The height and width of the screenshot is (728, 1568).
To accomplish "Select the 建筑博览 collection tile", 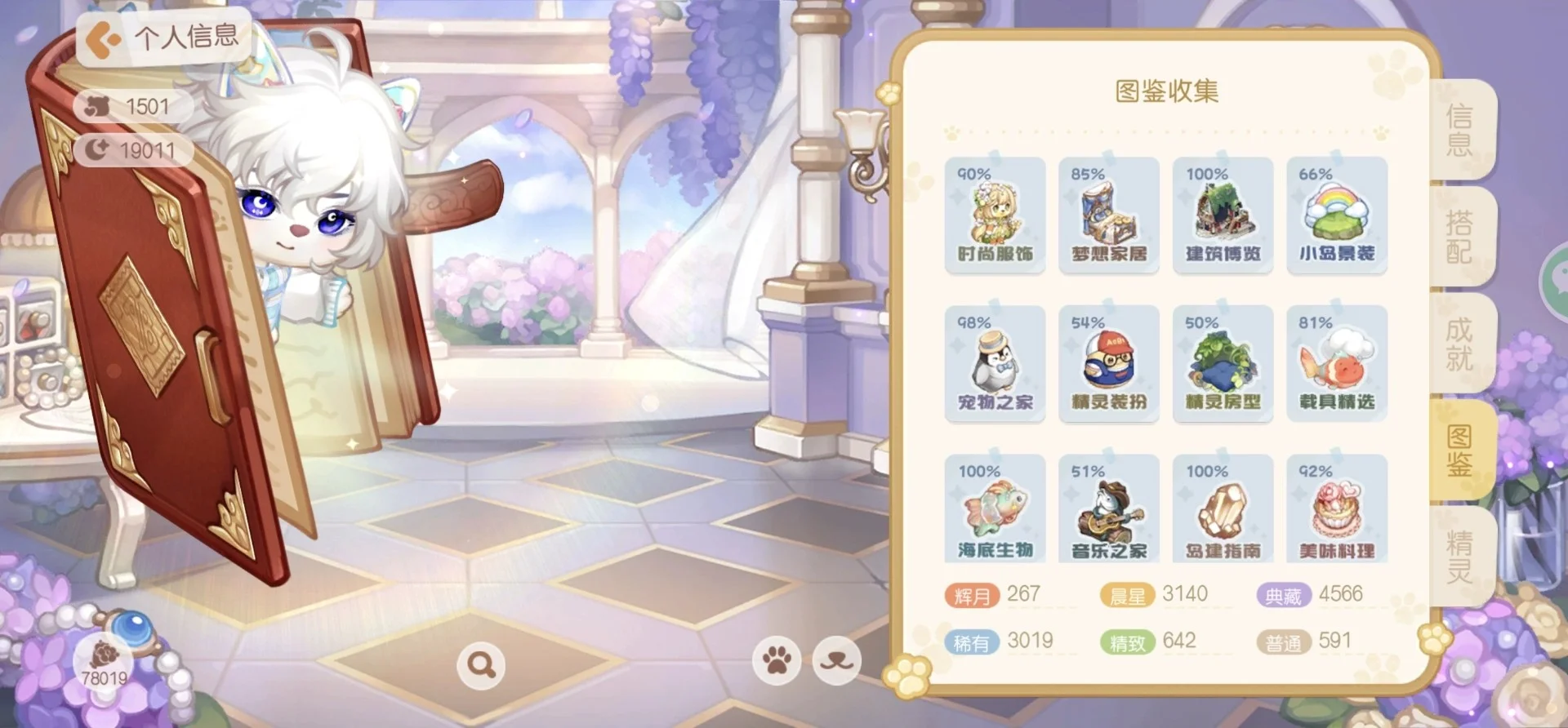I will (x=1223, y=215).
